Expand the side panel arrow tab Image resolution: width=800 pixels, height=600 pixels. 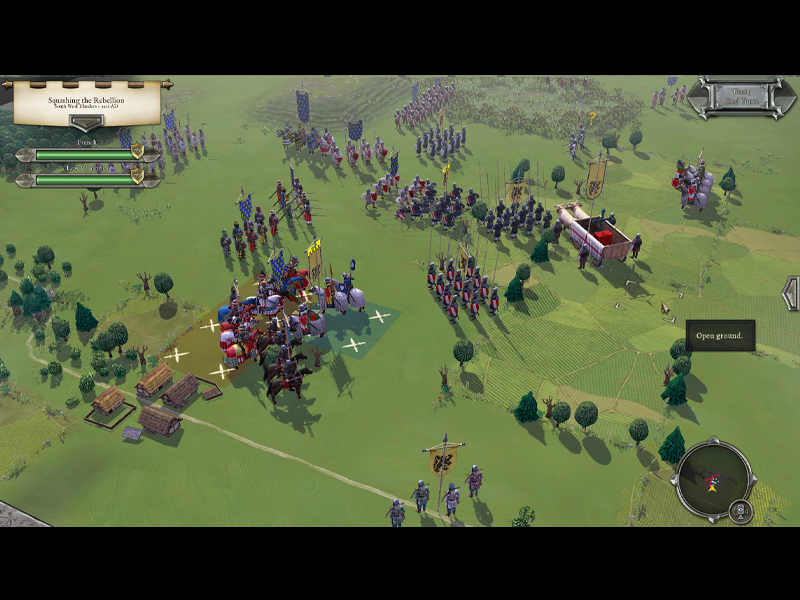791,293
